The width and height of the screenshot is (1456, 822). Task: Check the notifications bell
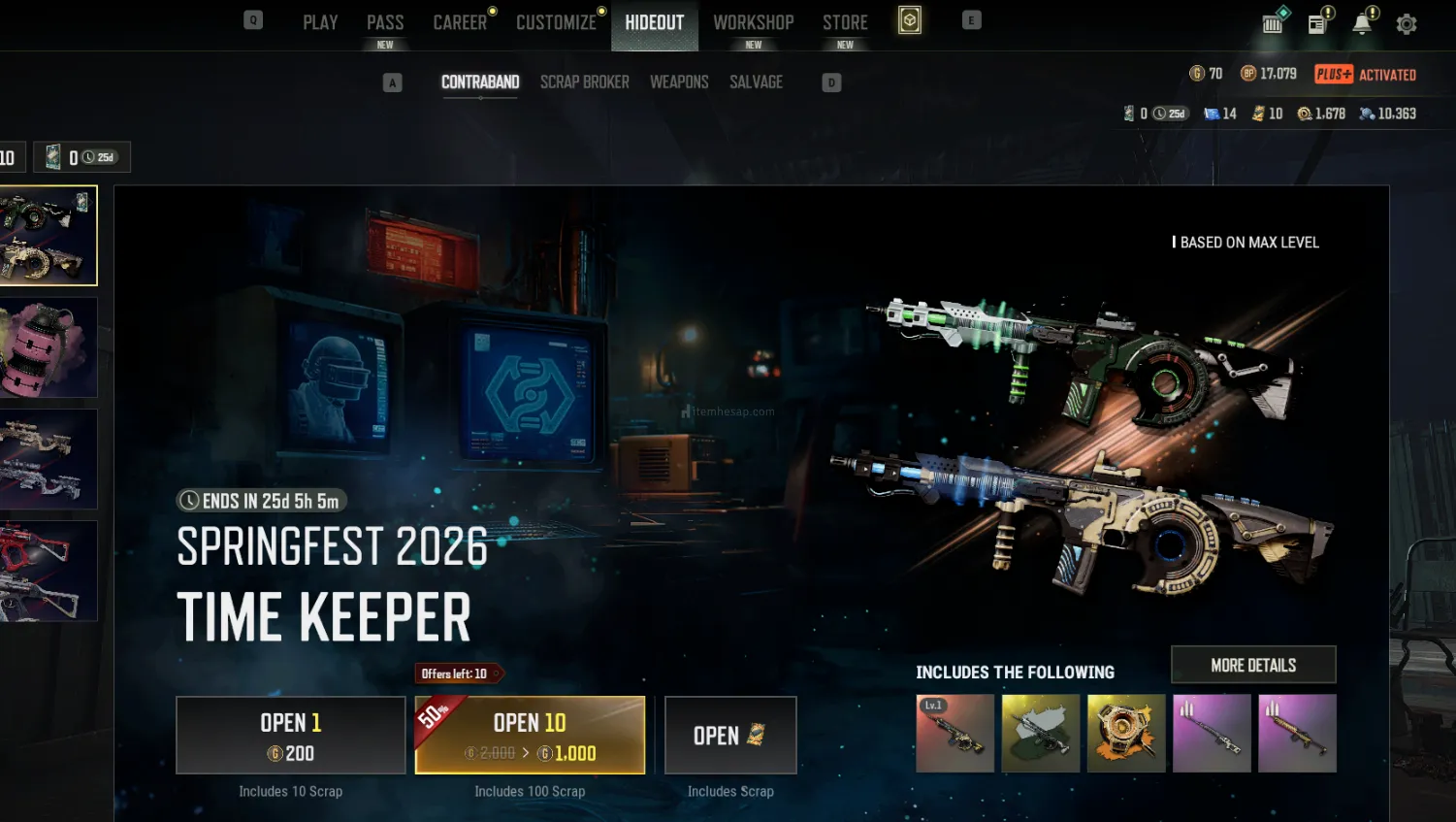tap(1363, 24)
